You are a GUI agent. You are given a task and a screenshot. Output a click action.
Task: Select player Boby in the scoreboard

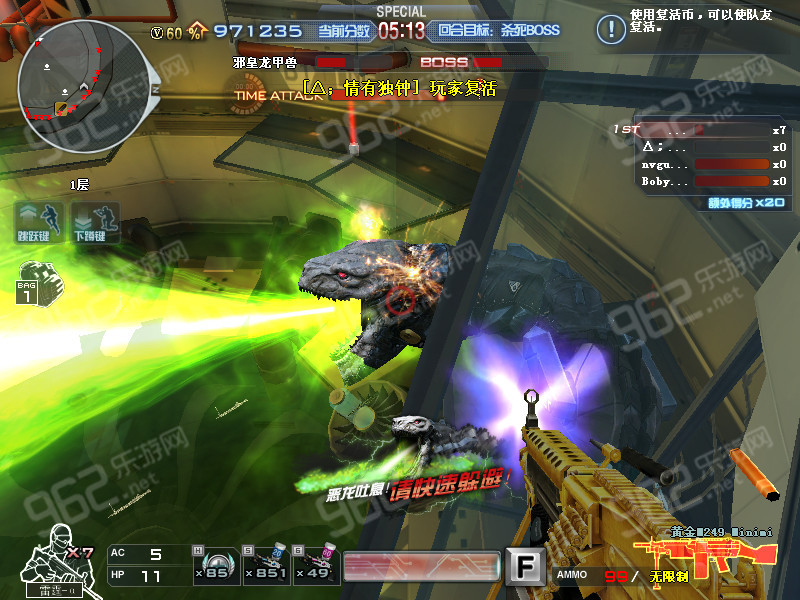700,181
